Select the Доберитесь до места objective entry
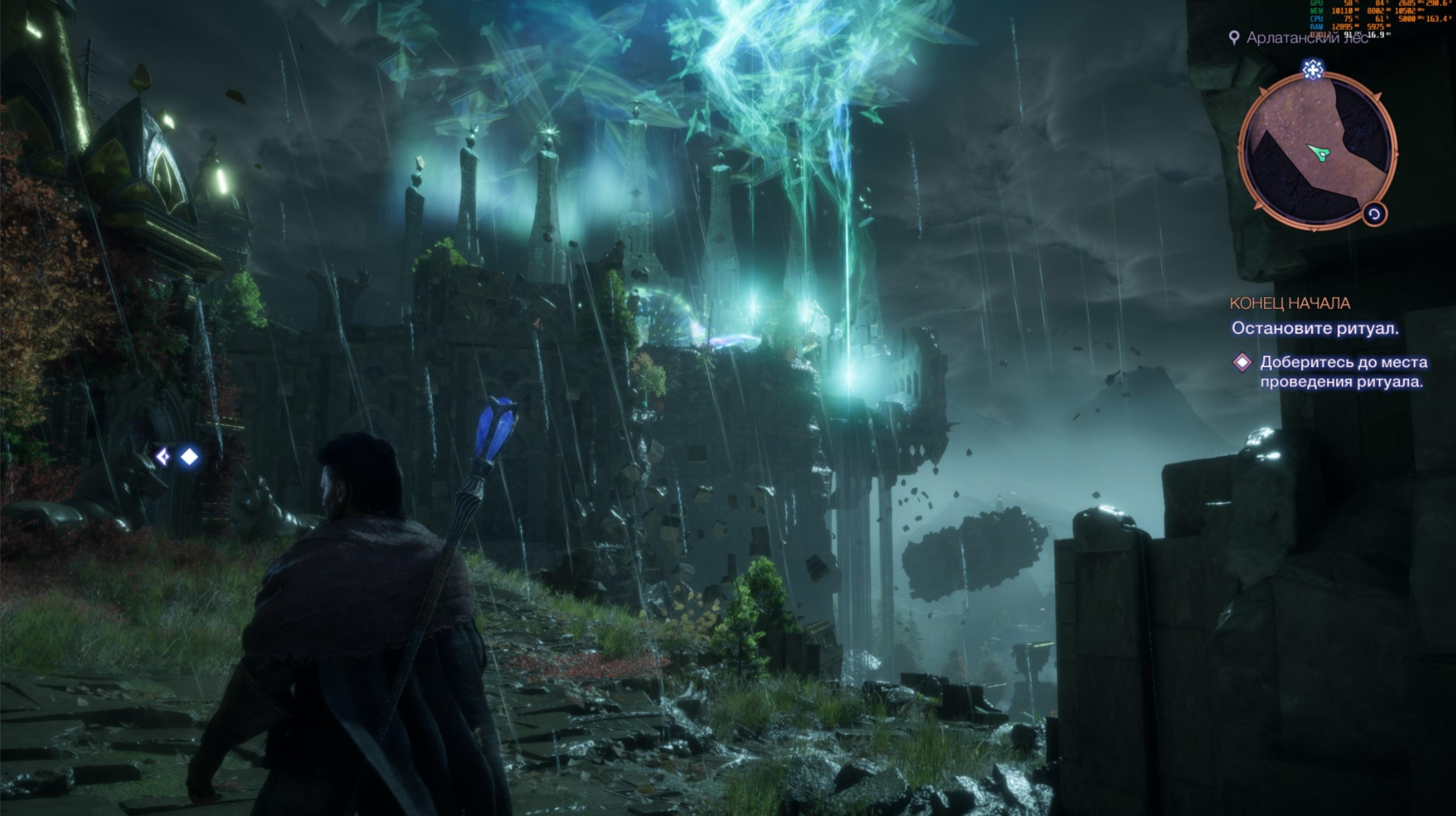The width and height of the screenshot is (1456, 816). point(1343,371)
